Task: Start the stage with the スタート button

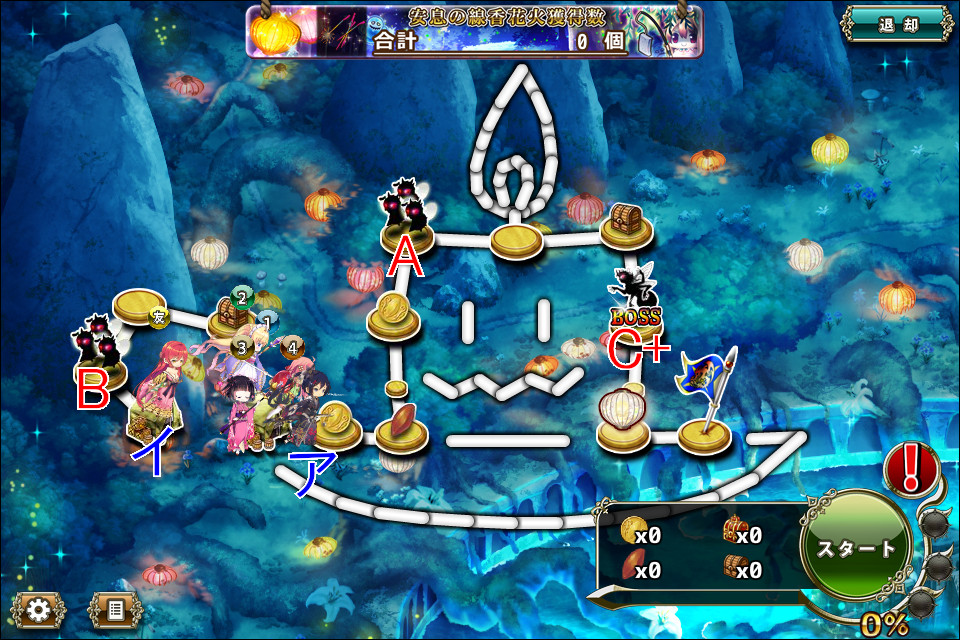Action: coord(857,549)
